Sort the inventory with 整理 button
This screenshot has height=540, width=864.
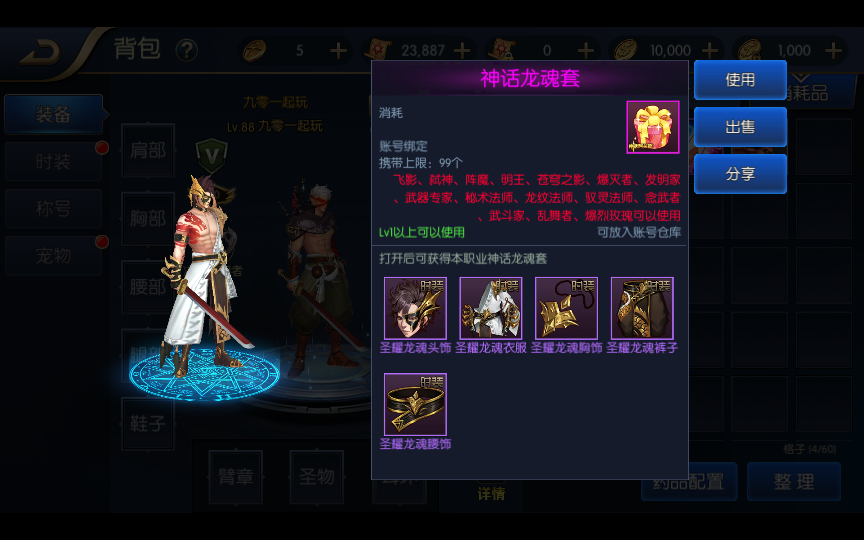pos(793,482)
